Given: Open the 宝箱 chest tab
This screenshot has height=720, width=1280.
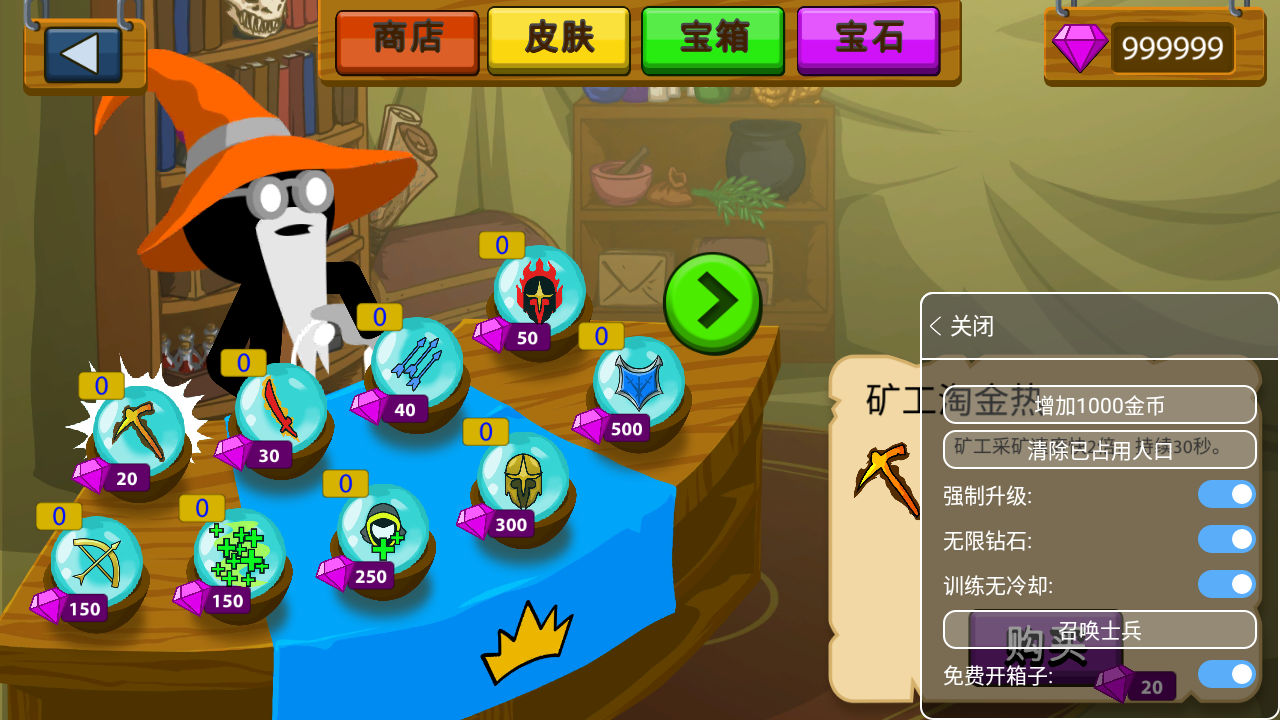Looking at the screenshot, I should coord(712,43).
